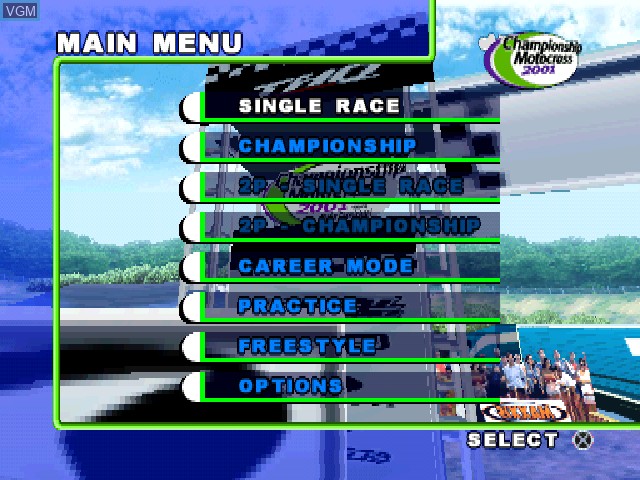Choose the Championship mode option

pyautogui.click(x=327, y=146)
